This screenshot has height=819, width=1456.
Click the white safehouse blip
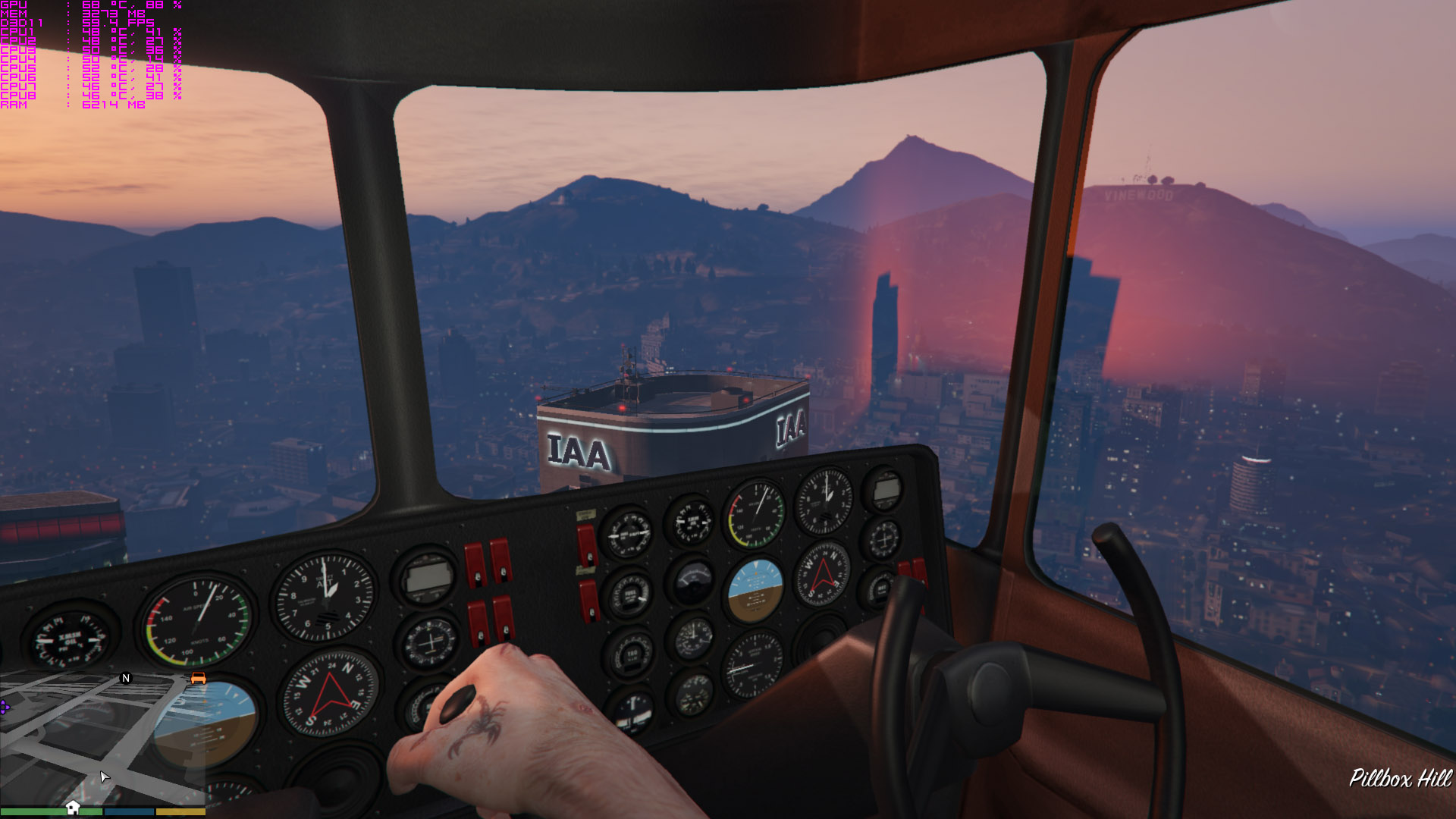(73, 807)
